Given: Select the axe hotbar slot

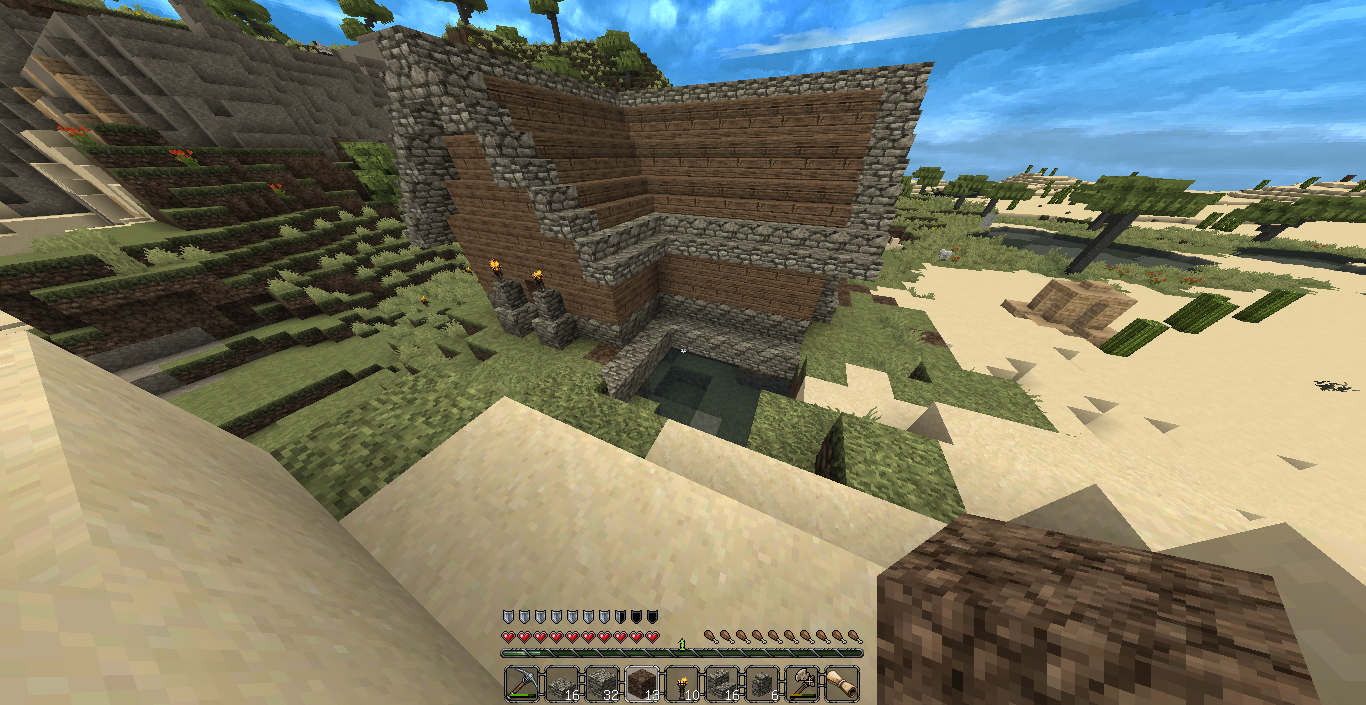Looking at the screenshot, I should tap(803, 683).
